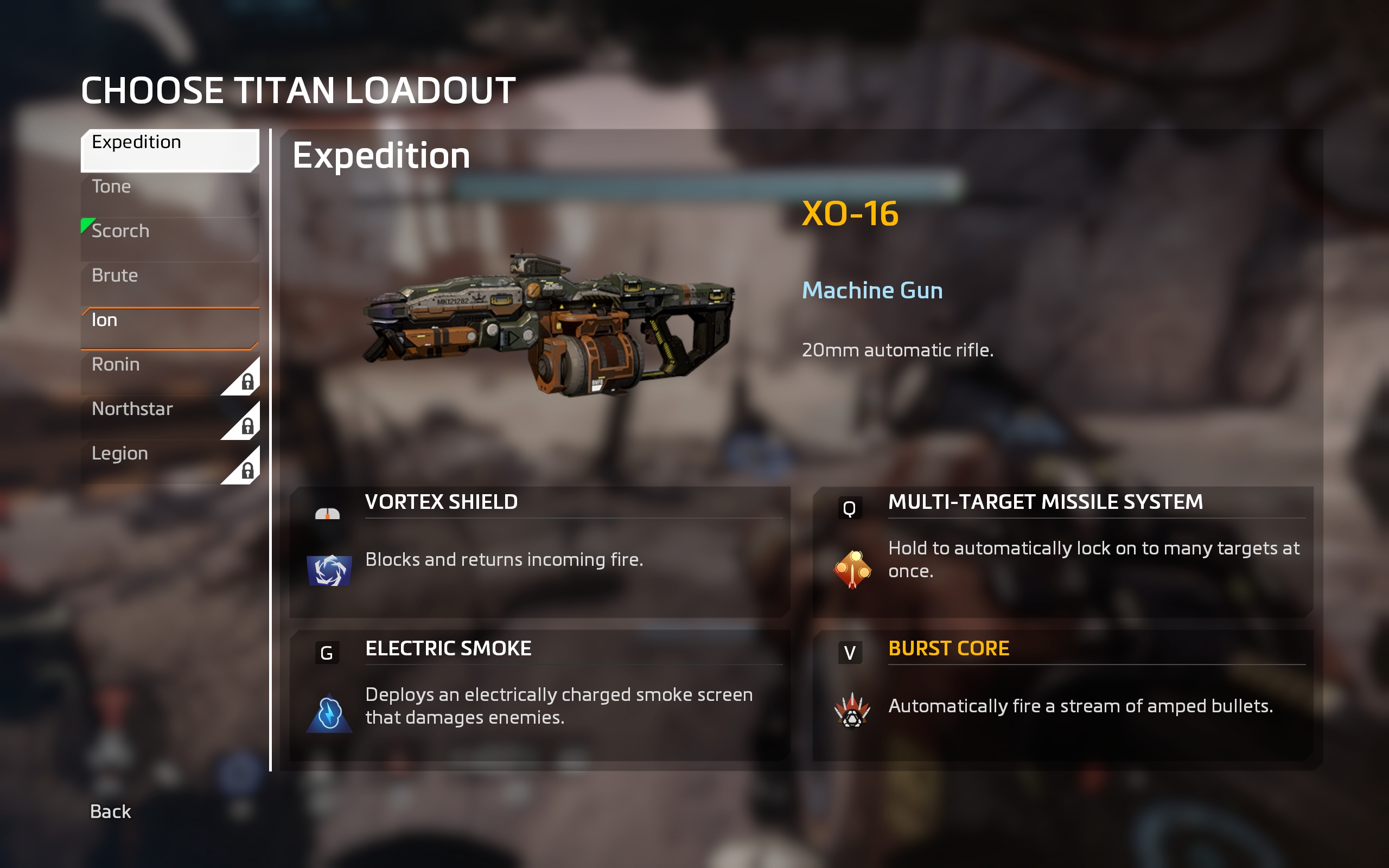Select Brute from the loadout list
The height and width of the screenshot is (868, 1389).
tap(169, 284)
